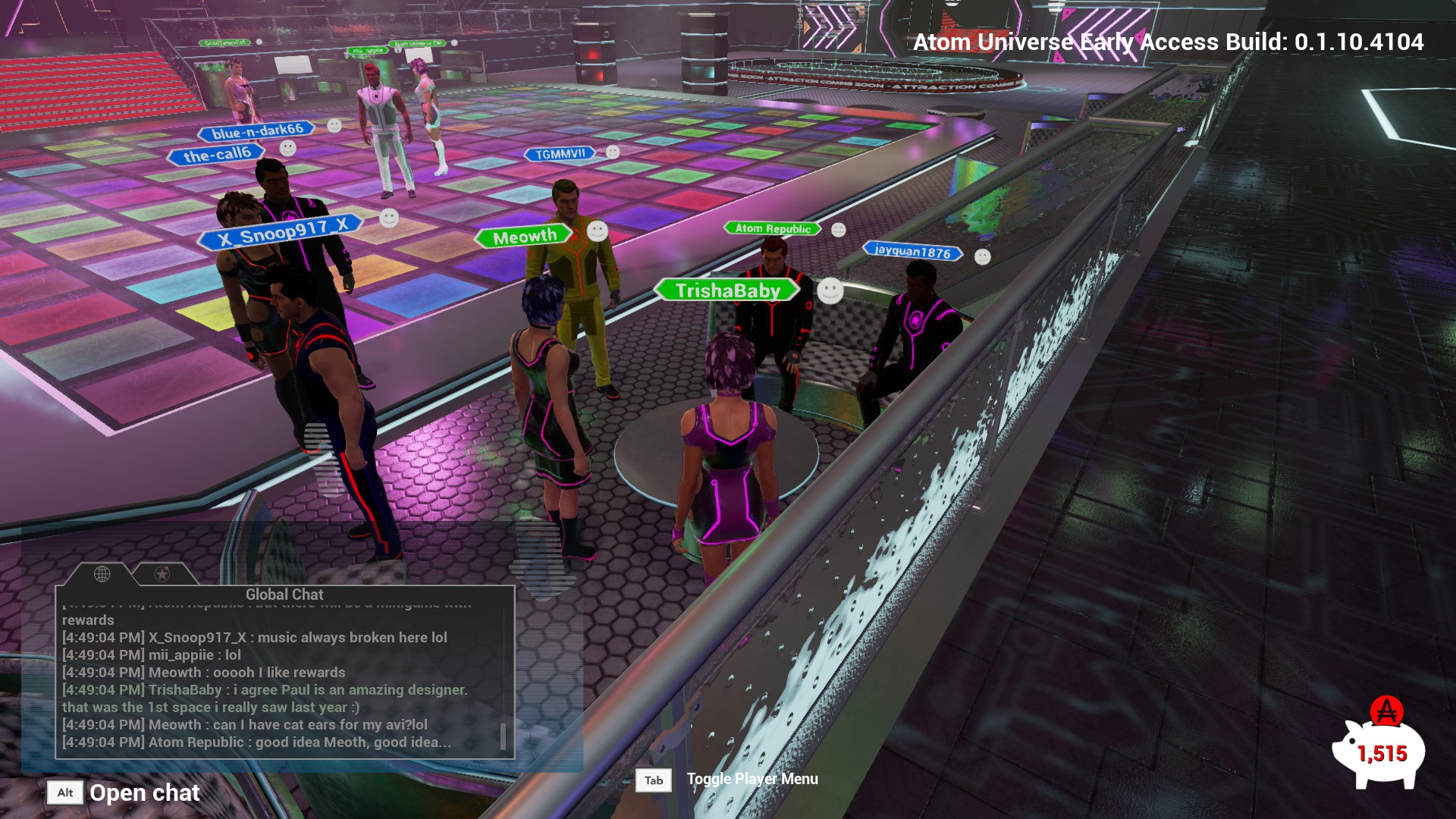The image size is (1456, 819).
Task: Select the Meowth player name tag
Action: click(x=525, y=237)
